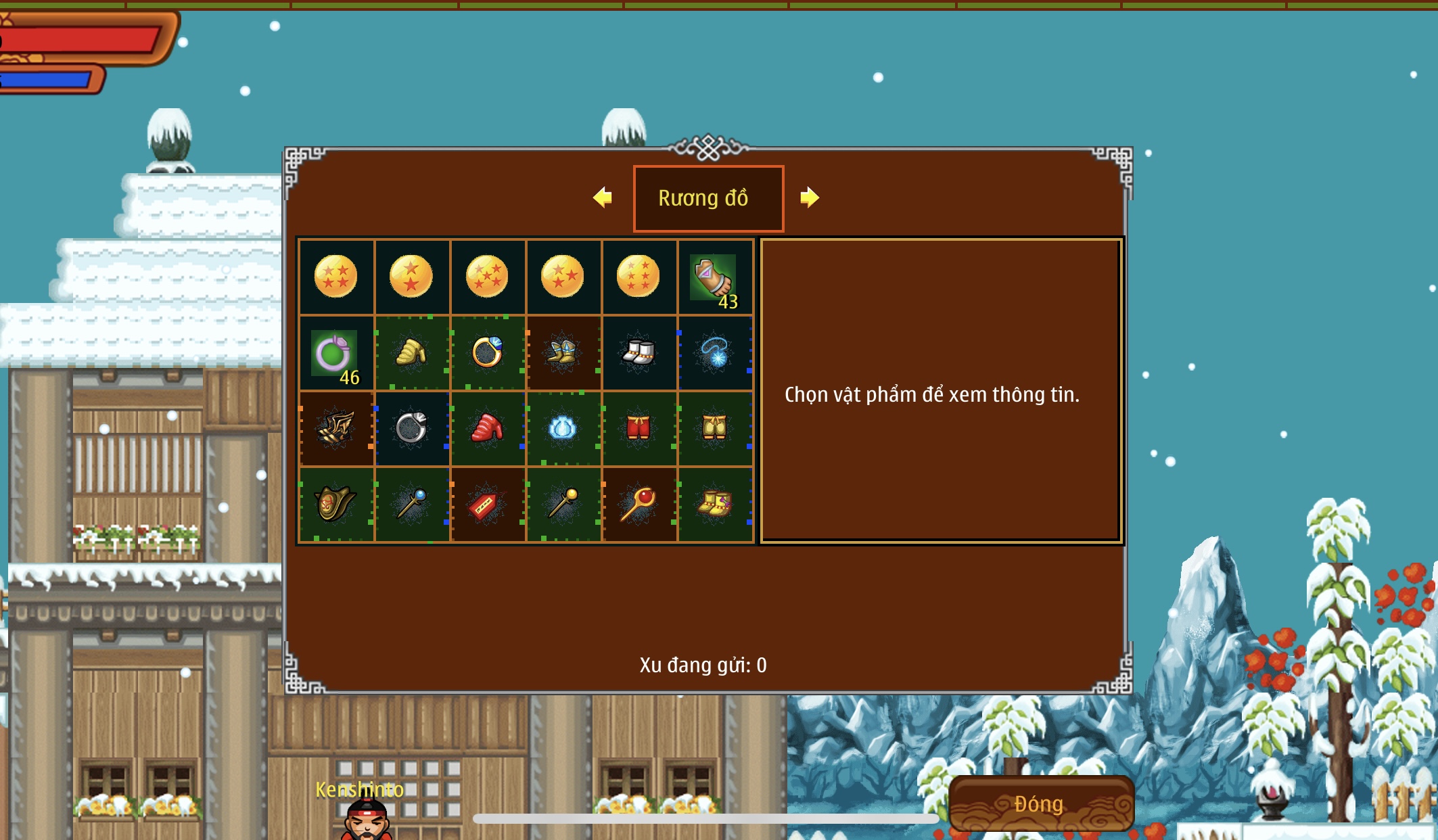Select the four-star dragon ball
Viewport: 1438px width, 840px height.
[x=335, y=277]
